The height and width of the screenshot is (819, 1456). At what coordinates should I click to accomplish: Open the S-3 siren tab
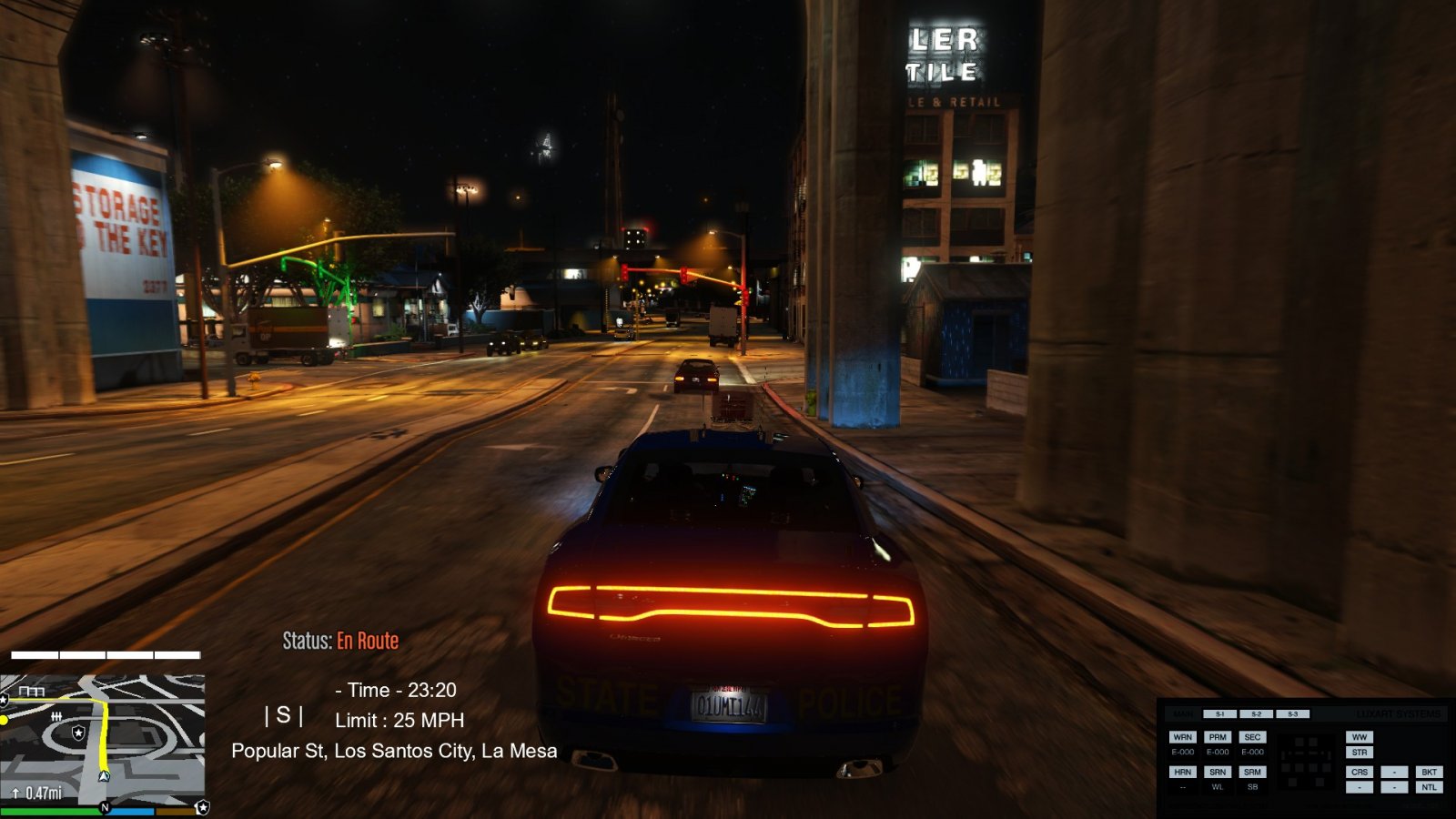click(x=1292, y=714)
